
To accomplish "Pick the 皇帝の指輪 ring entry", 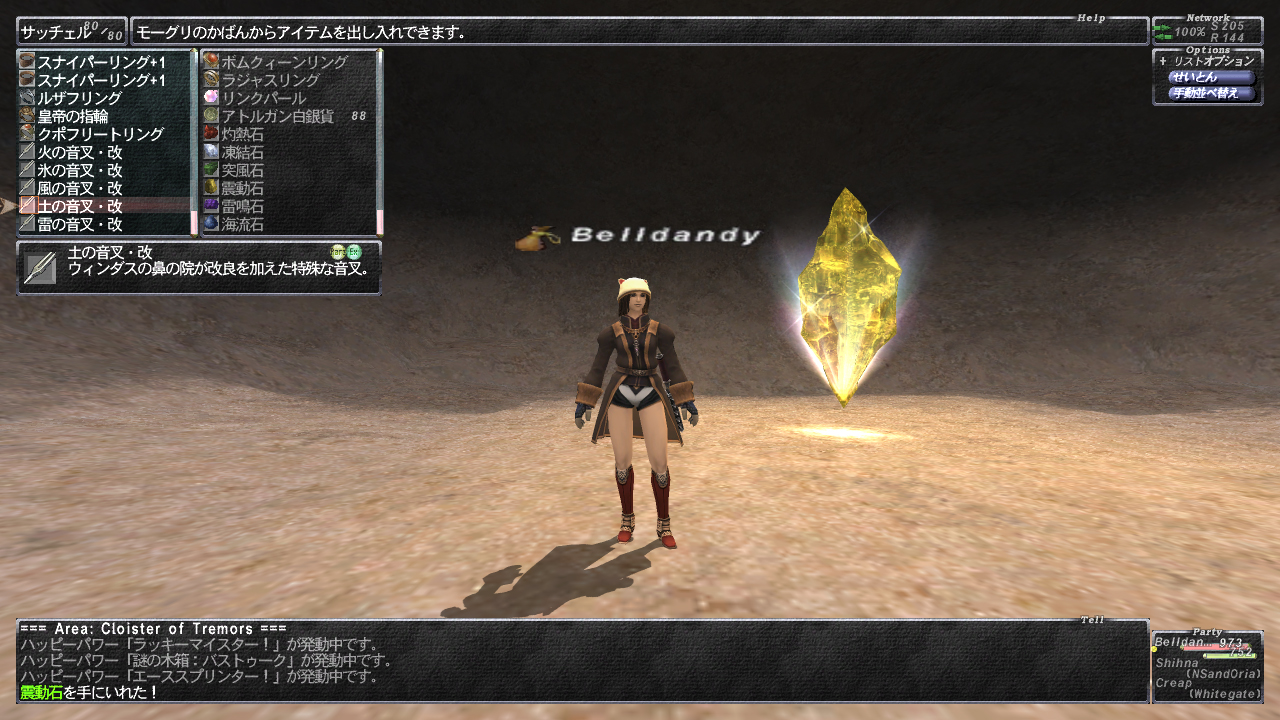I will point(73,116).
